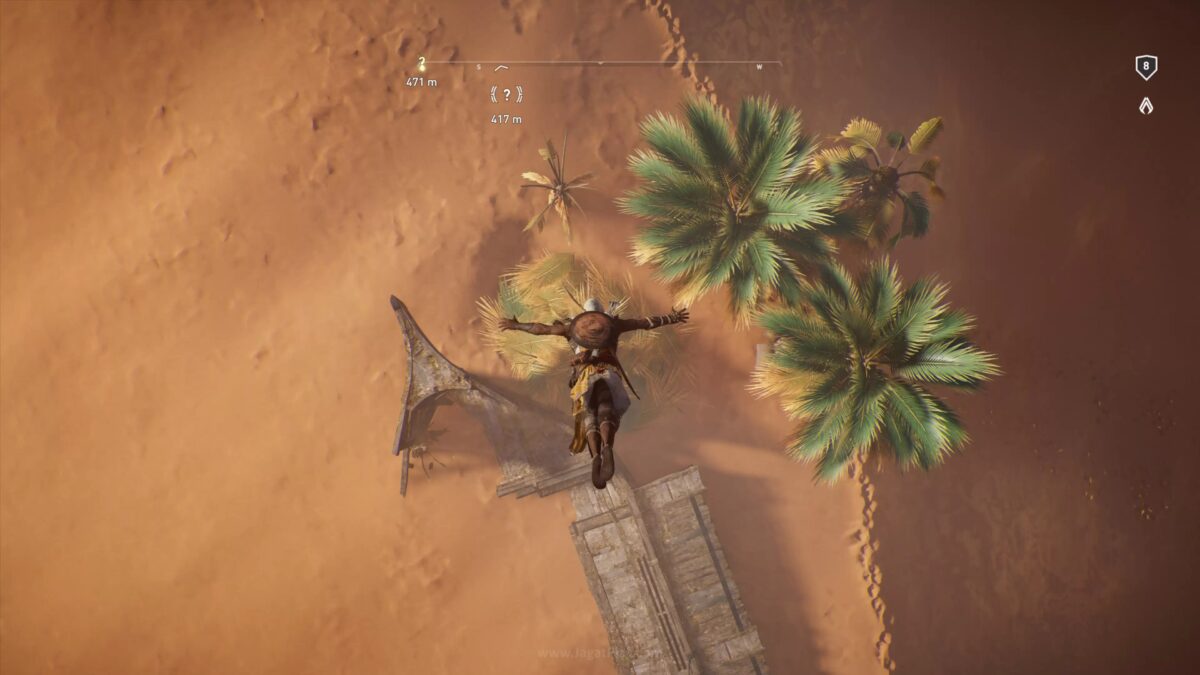
Task: Click the compass bar at the top
Action: click(x=600, y=64)
